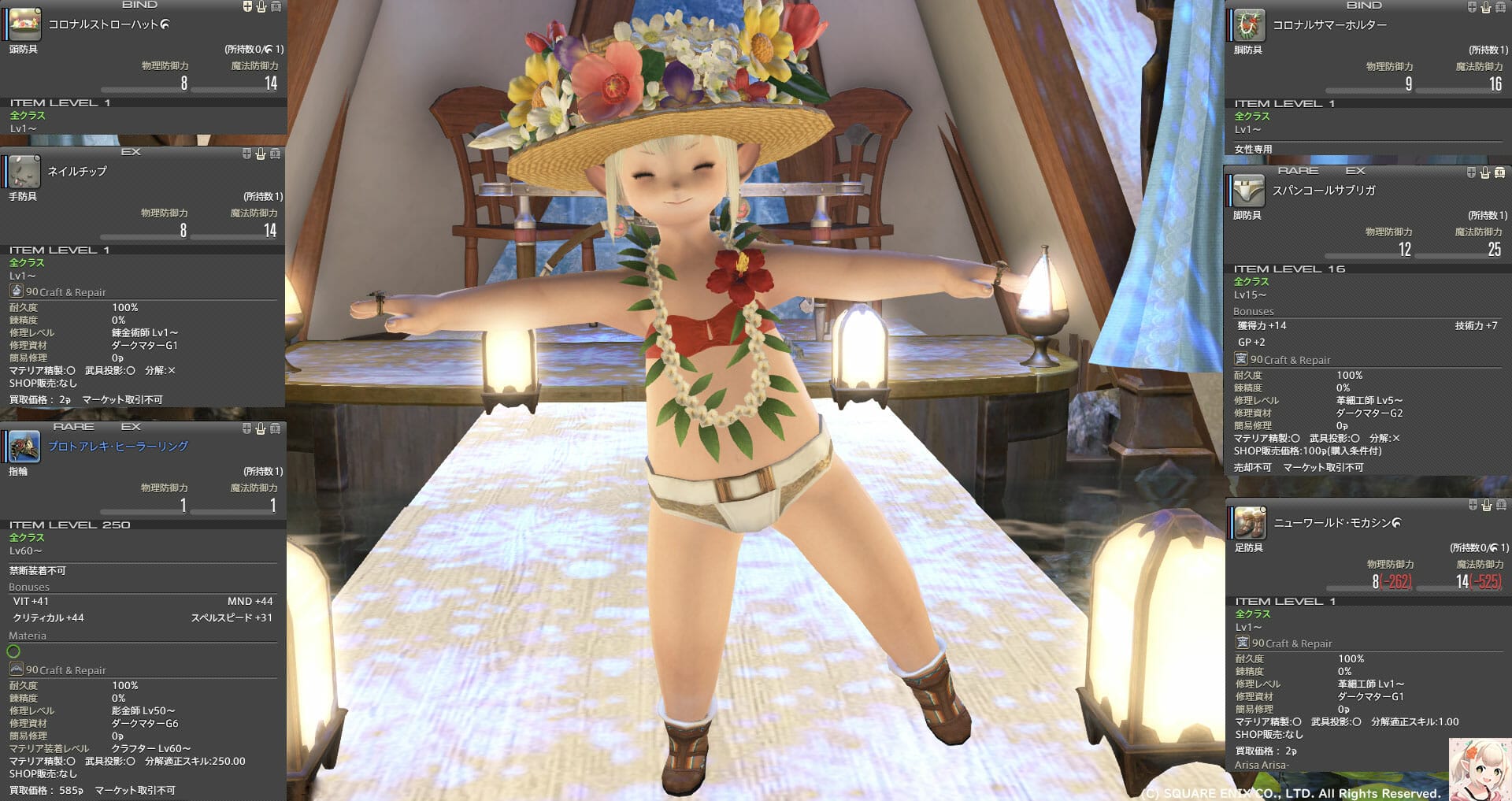This screenshot has height=801, width=1512.
Task: Open armoire search on Nail Tips tooltip
Action: [x=275, y=154]
